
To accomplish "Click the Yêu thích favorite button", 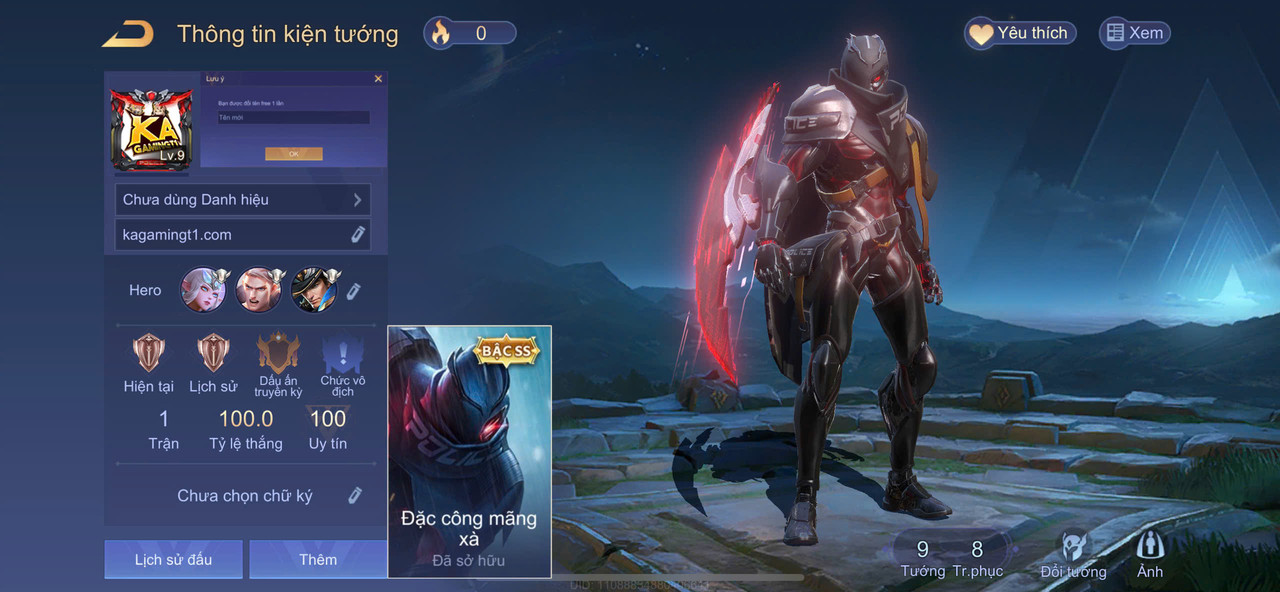I will click(1020, 34).
